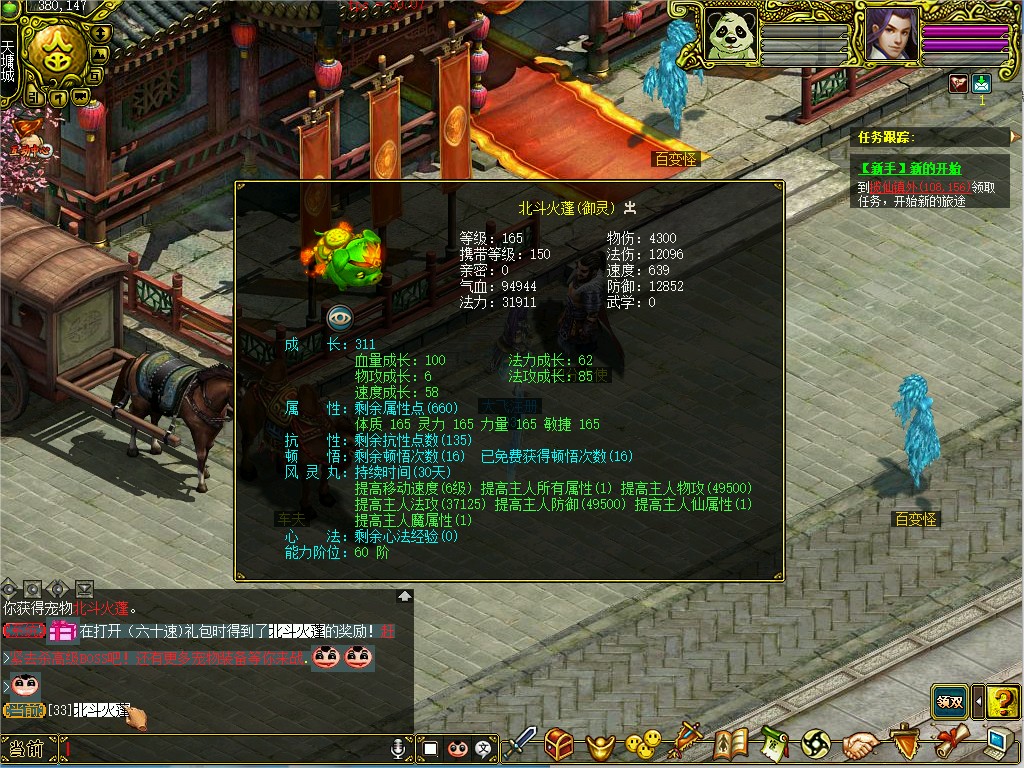Click the yellow question mark help button
This screenshot has width=1024, height=768.
(x=1003, y=702)
